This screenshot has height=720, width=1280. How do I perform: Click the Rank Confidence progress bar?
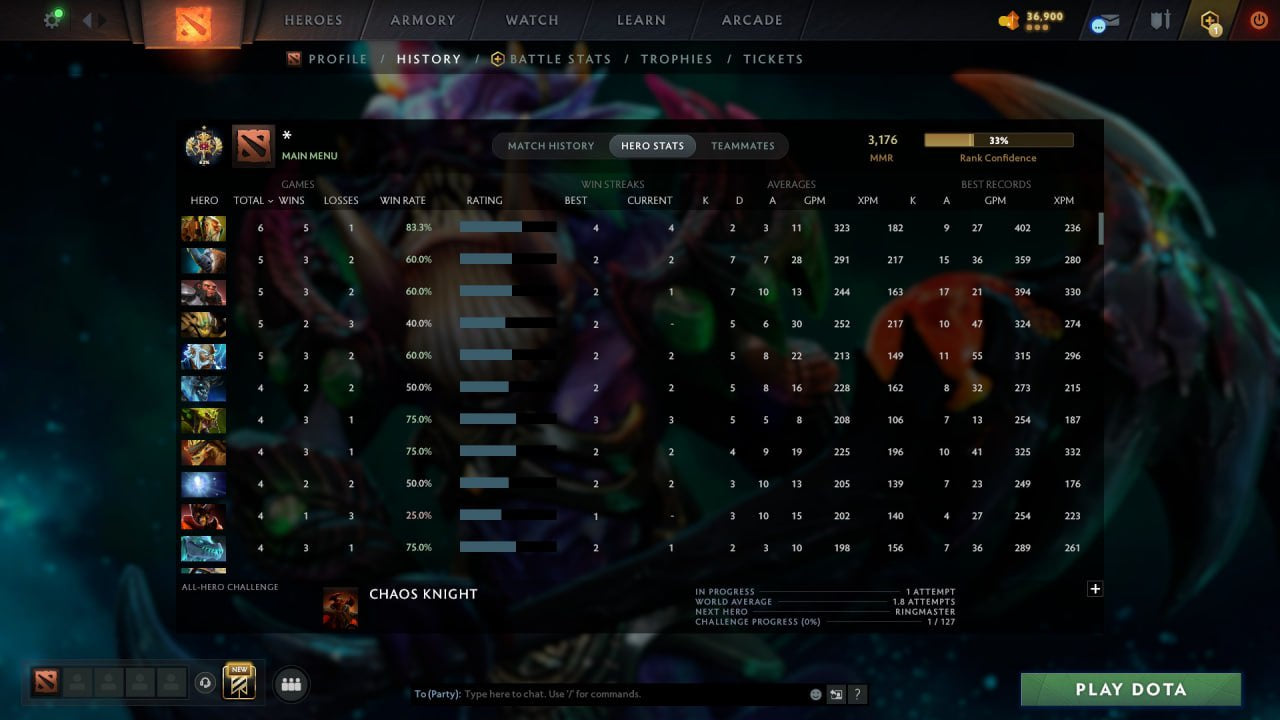pos(998,140)
